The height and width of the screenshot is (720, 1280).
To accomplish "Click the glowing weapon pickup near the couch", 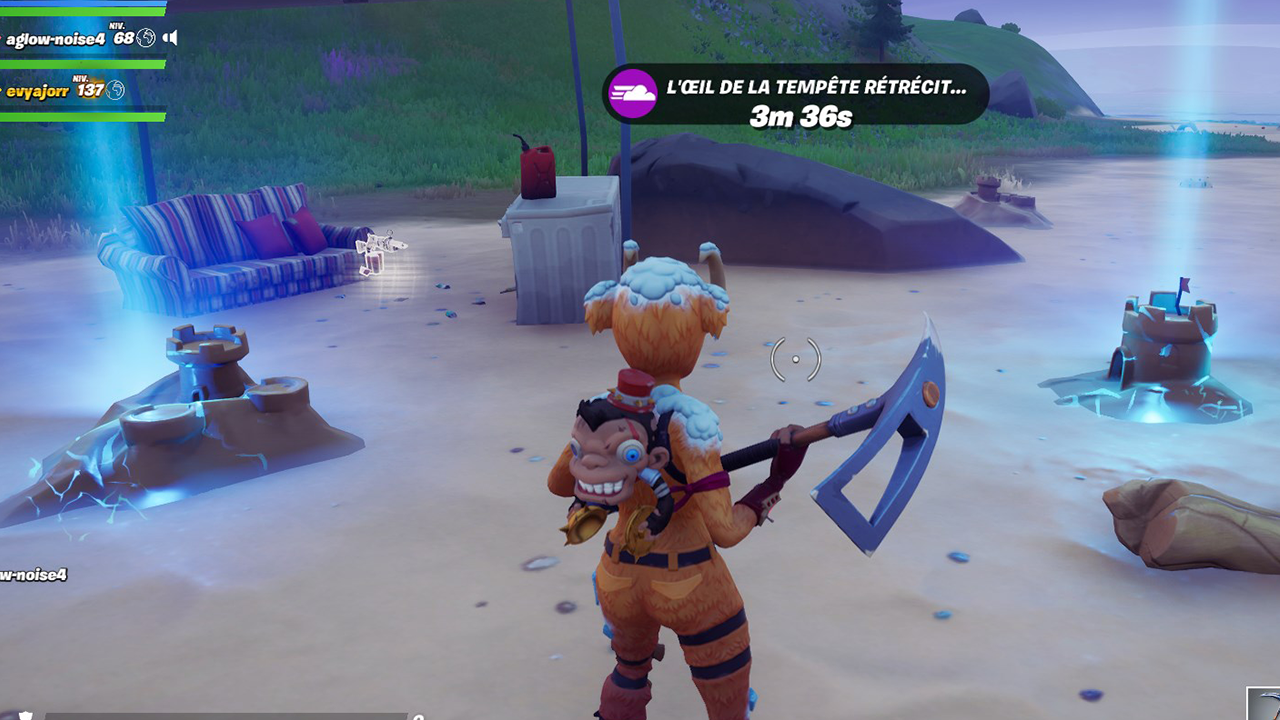I will (378, 248).
